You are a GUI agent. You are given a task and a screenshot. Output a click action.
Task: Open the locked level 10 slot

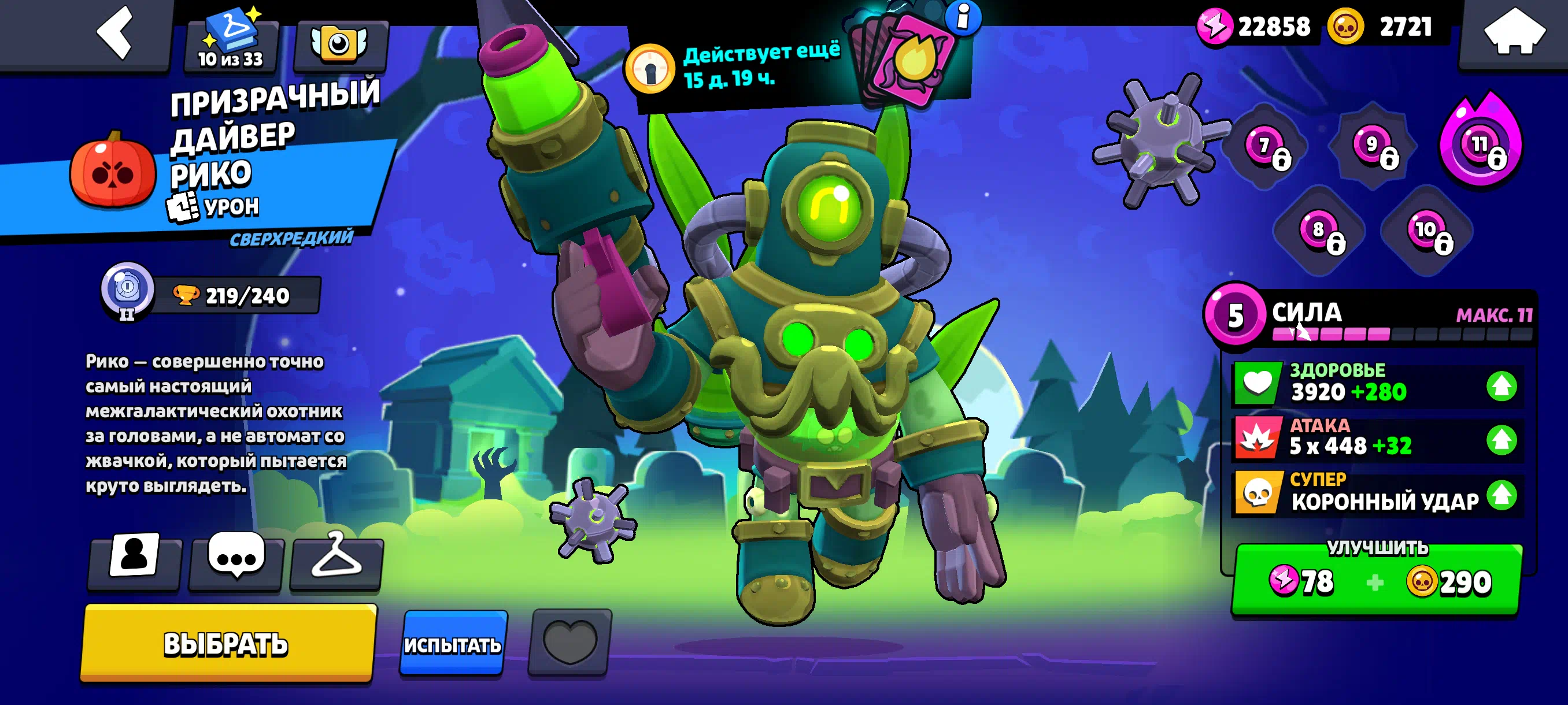pyautogui.click(x=1429, y=232)
